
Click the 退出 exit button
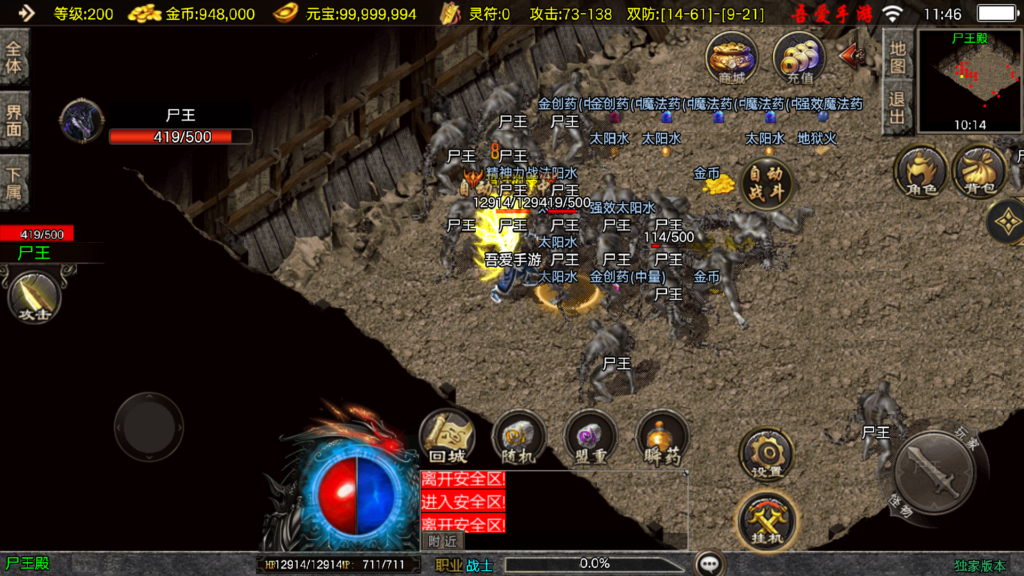click(897, 109)
